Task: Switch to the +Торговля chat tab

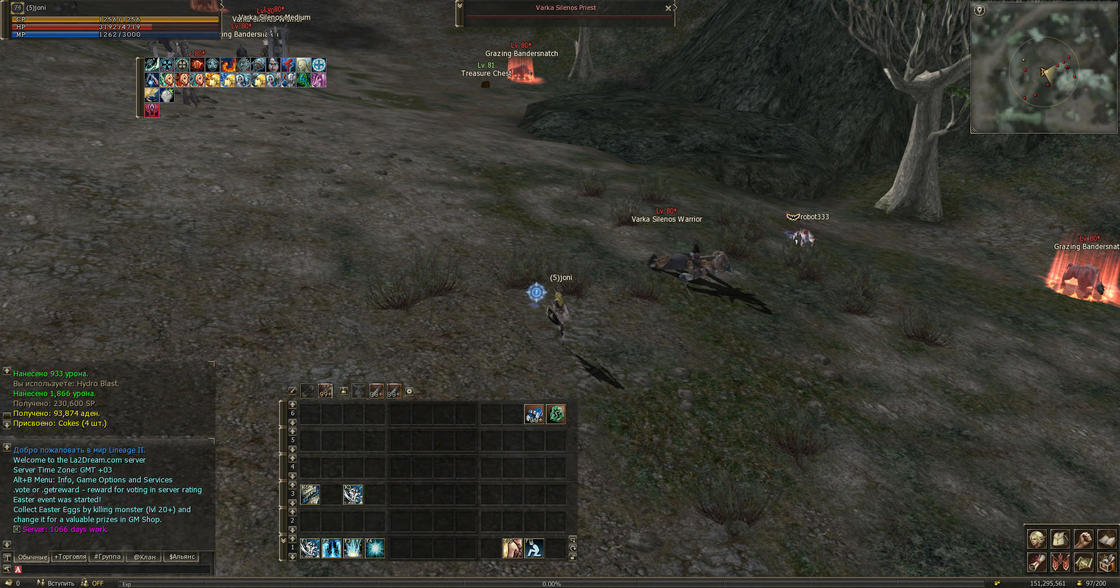Action: (70, 557)
